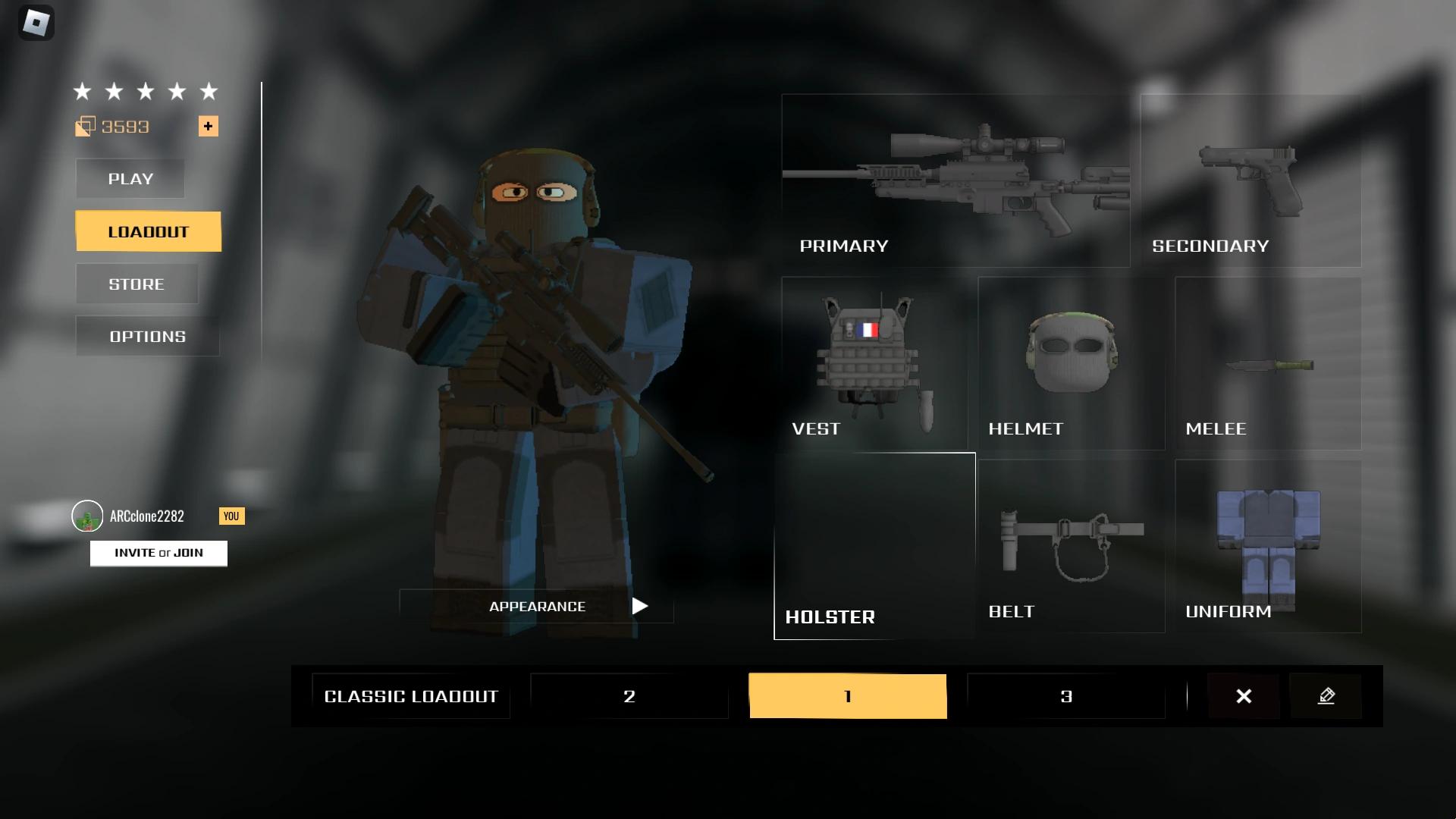Click INVITE or JOIN
Viewport: 1456px width, 819px height.
158,553
